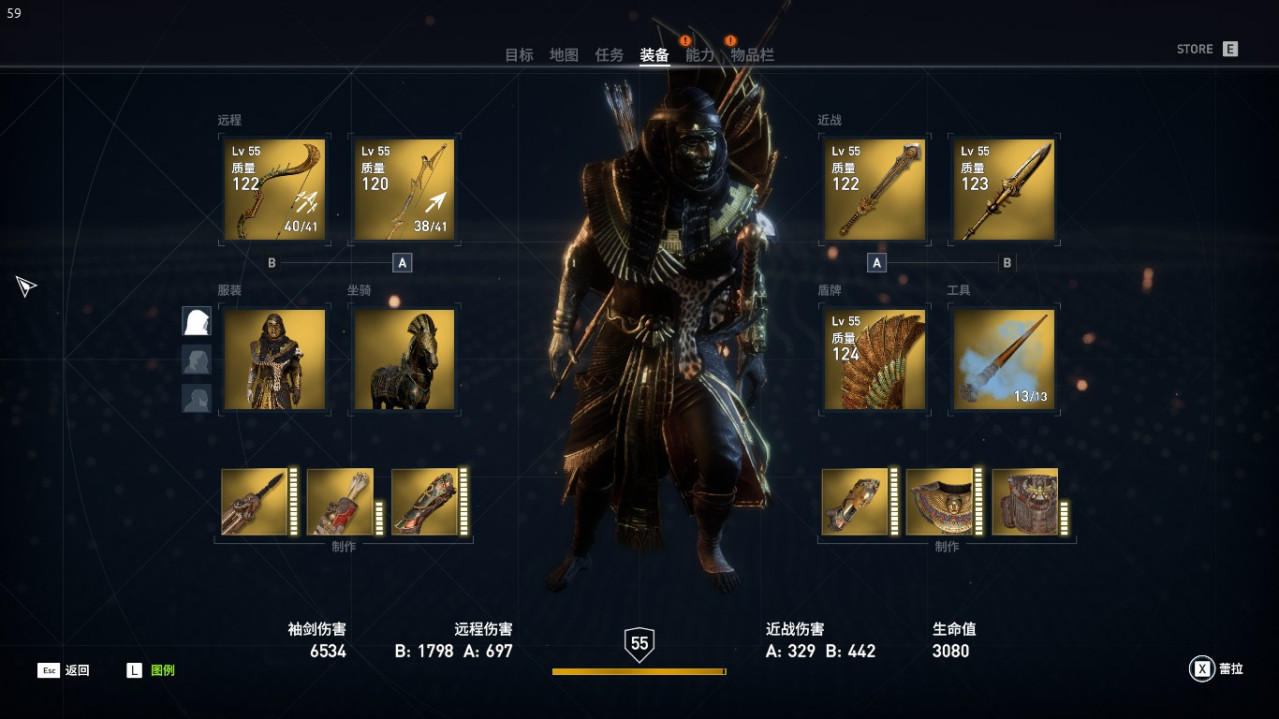
Task: Select the 工具 tool slot
Action: click(1004, 360)
